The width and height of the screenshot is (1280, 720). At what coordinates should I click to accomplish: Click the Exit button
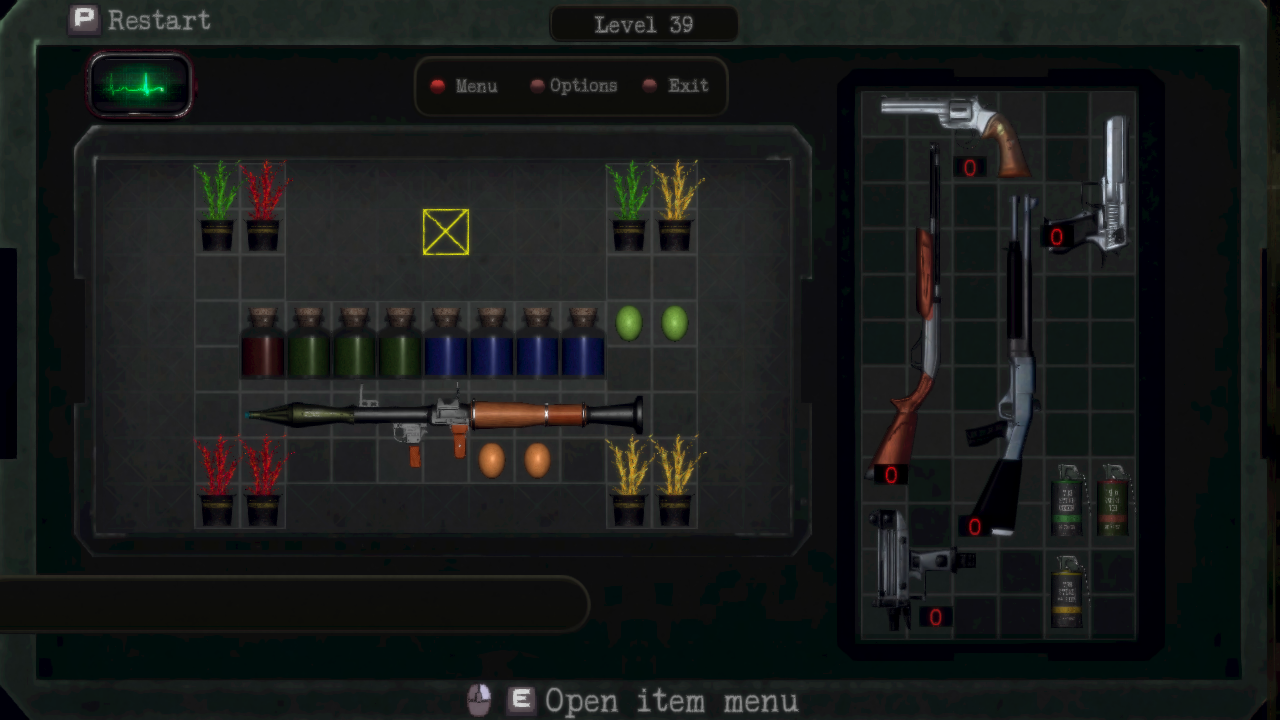[677, 86]
